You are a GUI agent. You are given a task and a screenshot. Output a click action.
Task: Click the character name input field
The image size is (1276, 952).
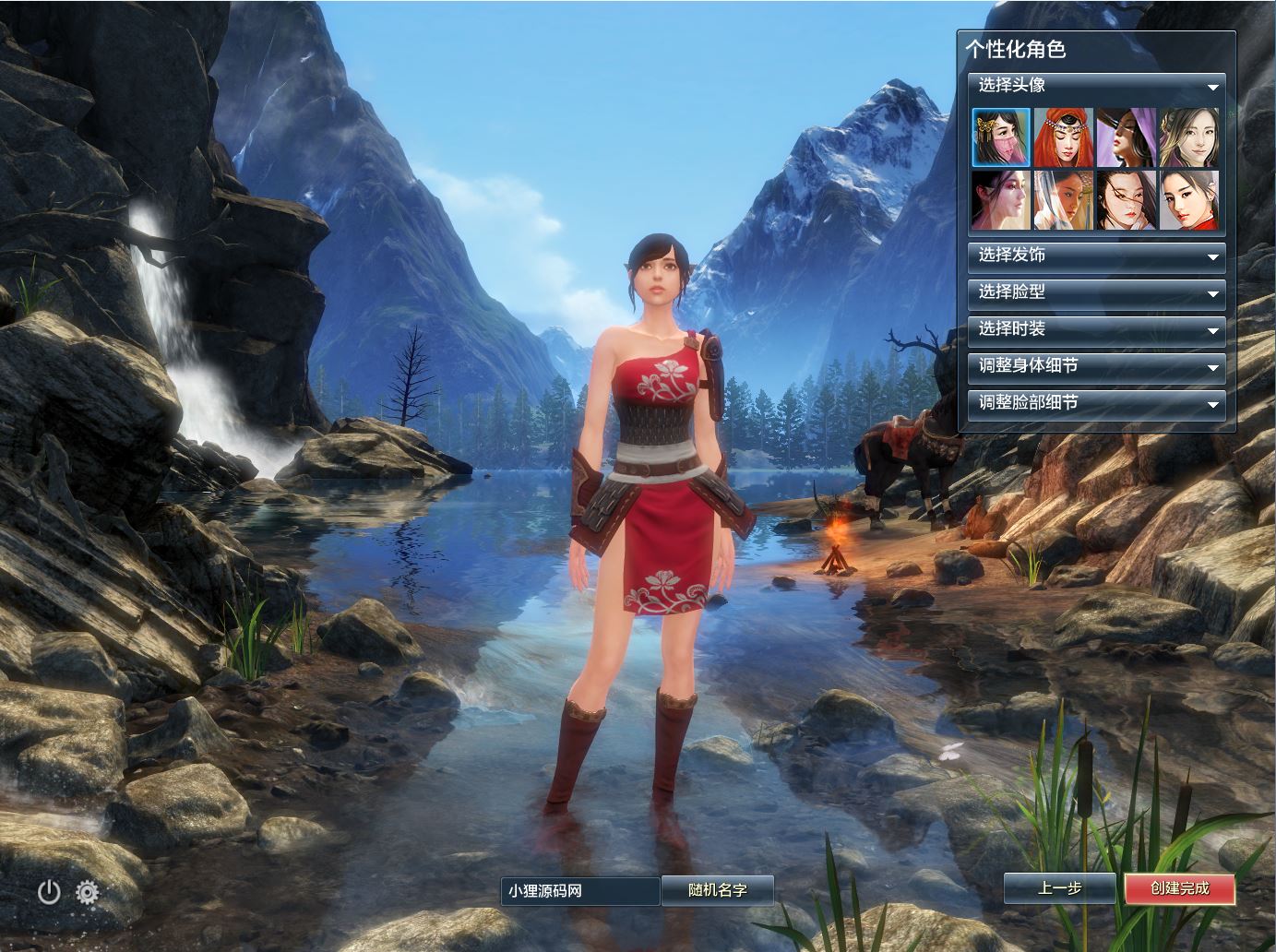pos(580,891)
